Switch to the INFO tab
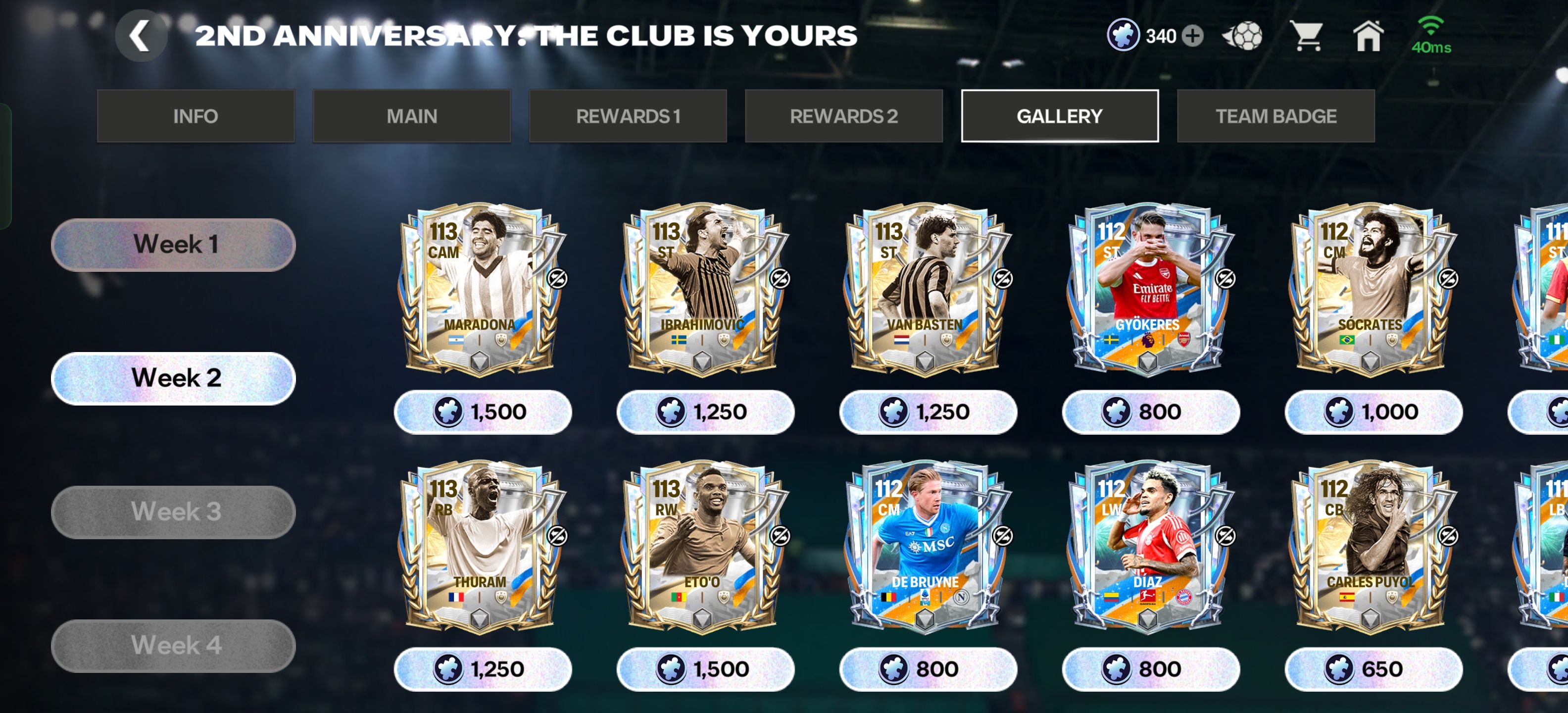Image resolution: width=1568 pixels, height=713 pixels. click(196, 116)
